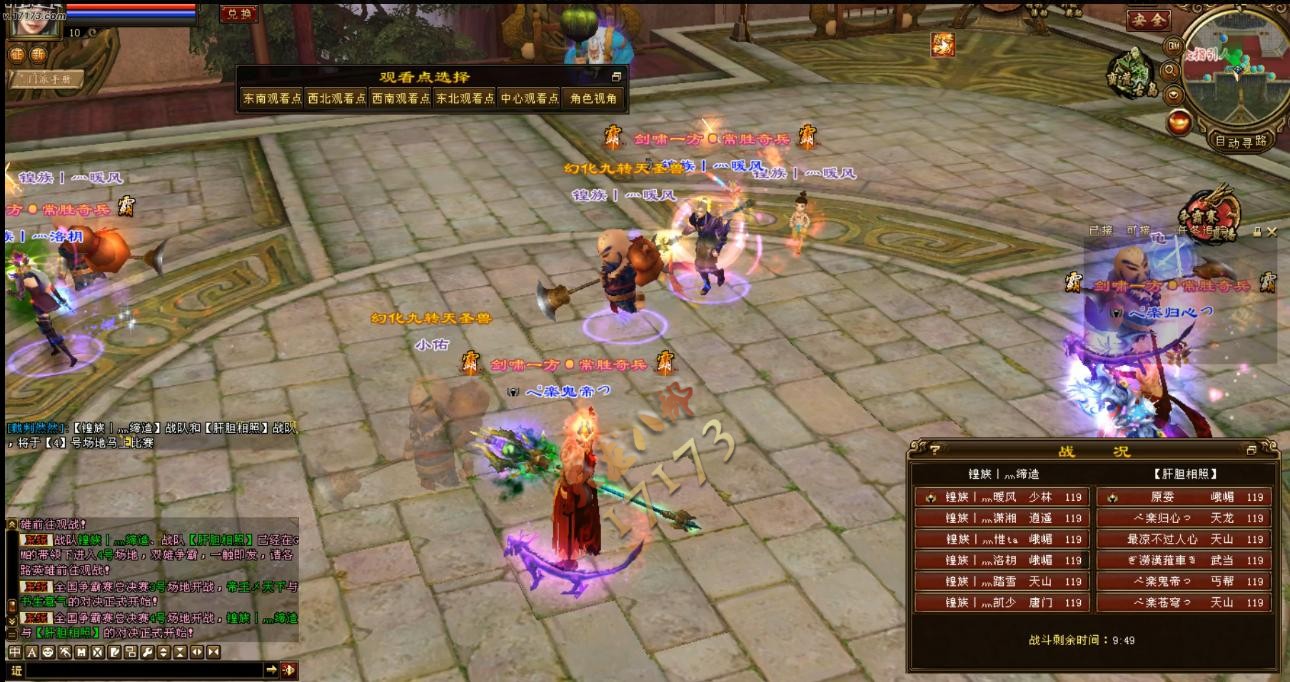Click the chat input field

(x=140, y=670)
